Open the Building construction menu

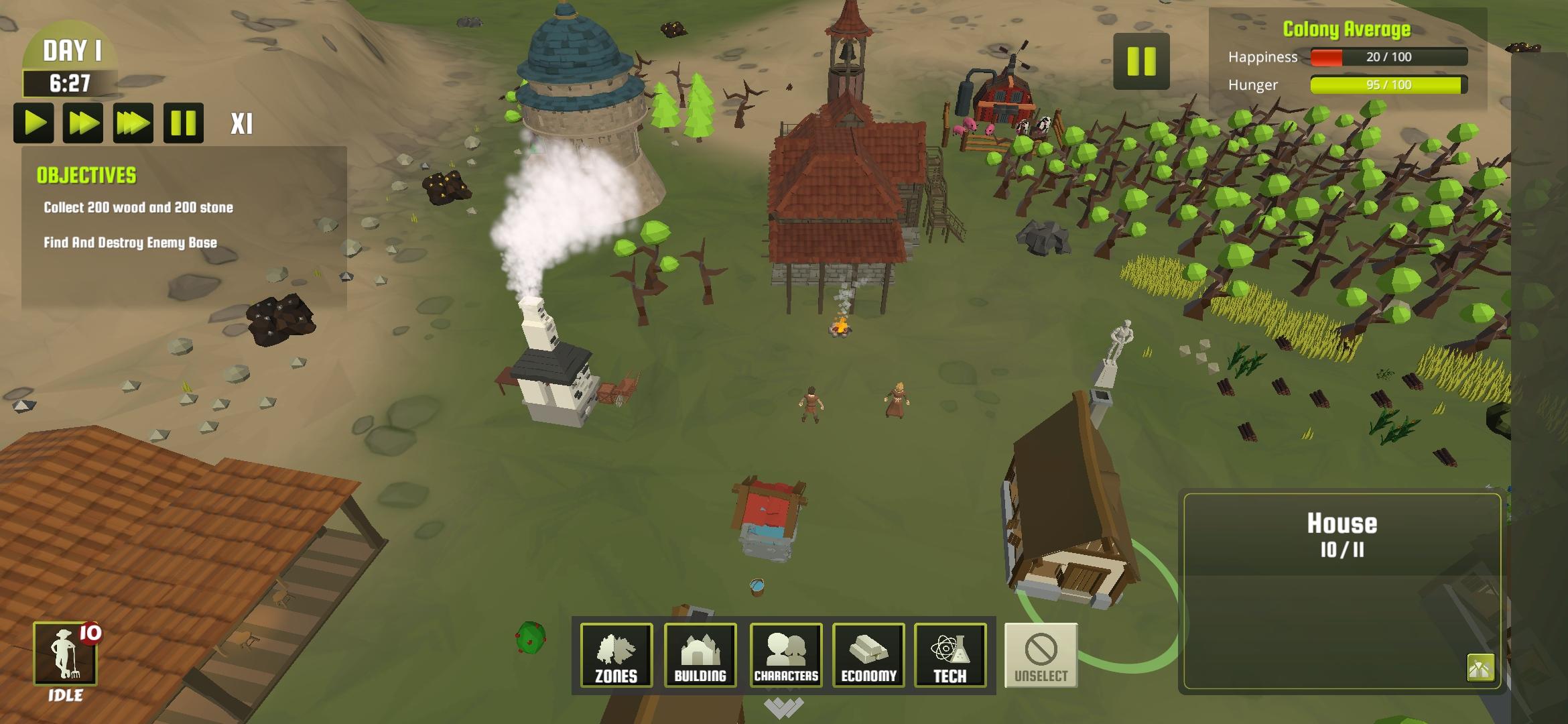700,656
